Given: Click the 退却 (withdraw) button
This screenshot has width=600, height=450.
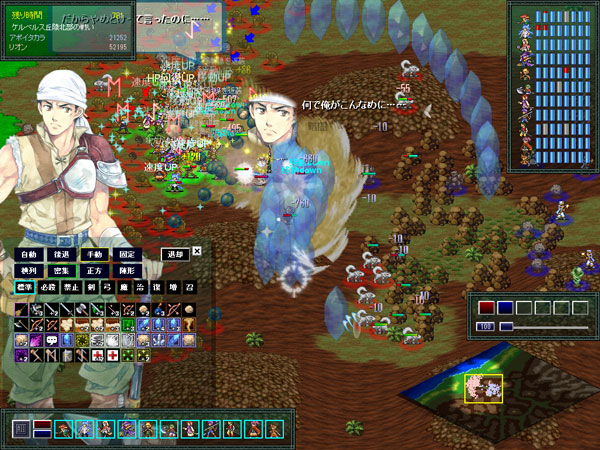Looking at the screenshot, I should [x=175, y=254].
